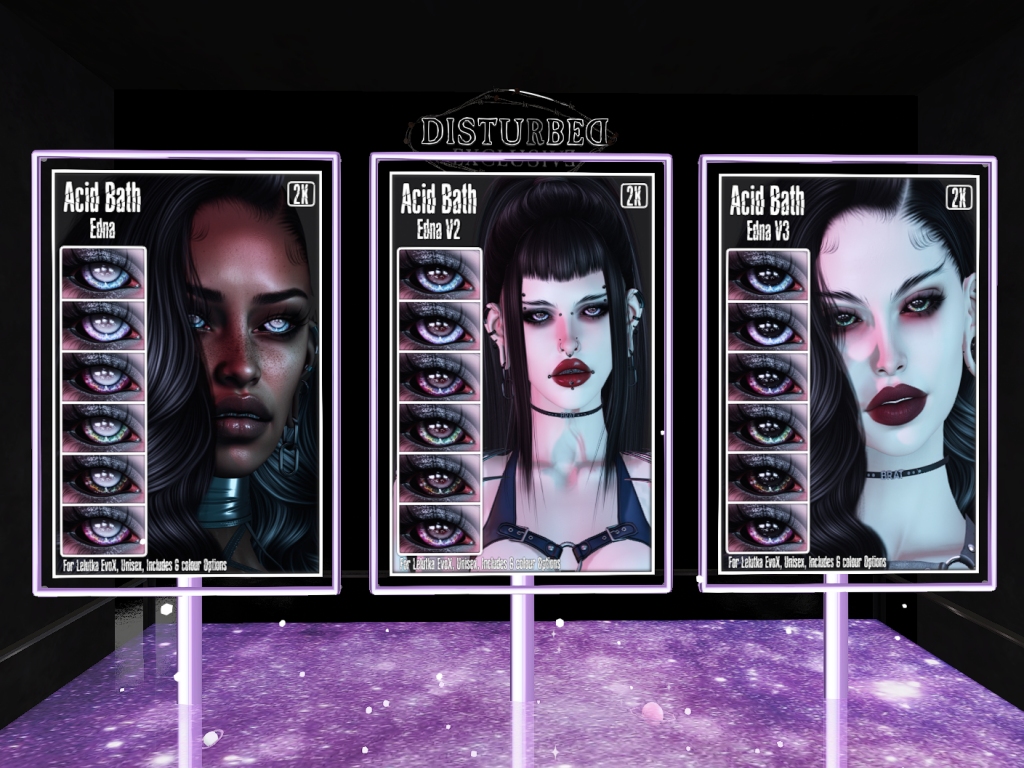
Task: Pick the Acid Bath Edna V3 vendor poster
Action: (x=848, y=372)
